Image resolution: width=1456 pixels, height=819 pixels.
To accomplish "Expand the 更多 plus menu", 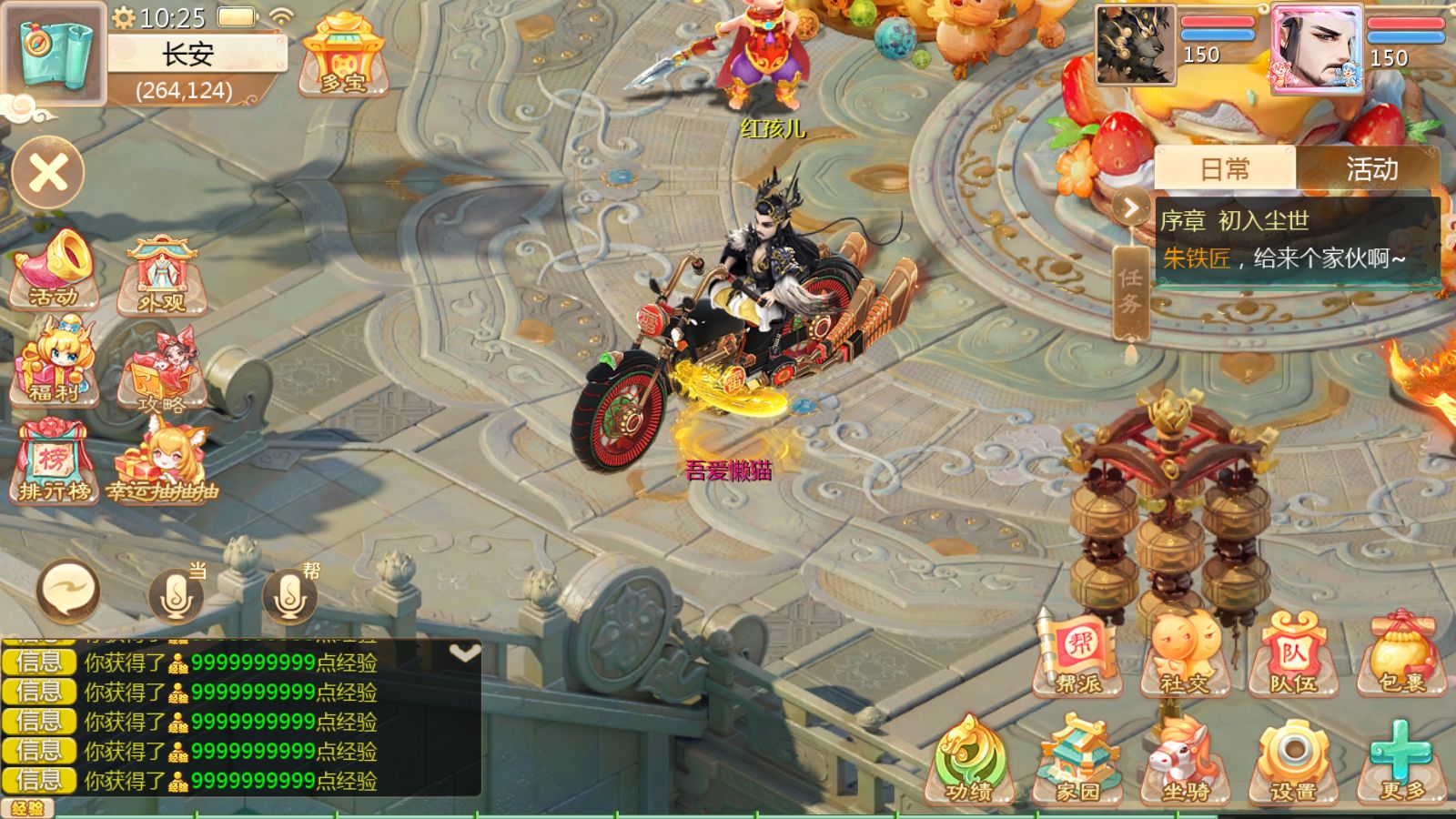I will pyautogui.click(x=1401, y=761).
